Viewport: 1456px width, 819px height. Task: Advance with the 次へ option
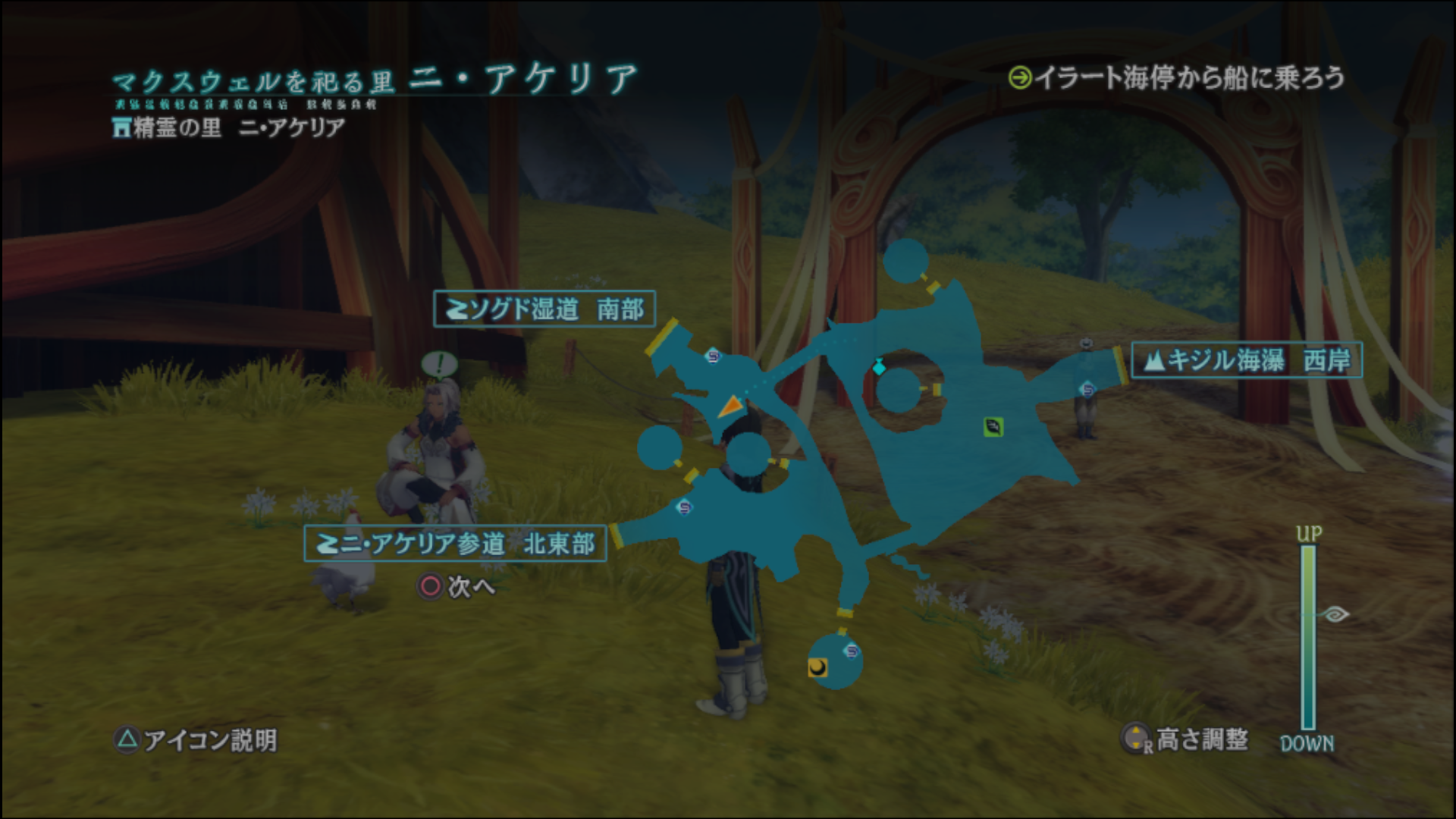point(457,586)
